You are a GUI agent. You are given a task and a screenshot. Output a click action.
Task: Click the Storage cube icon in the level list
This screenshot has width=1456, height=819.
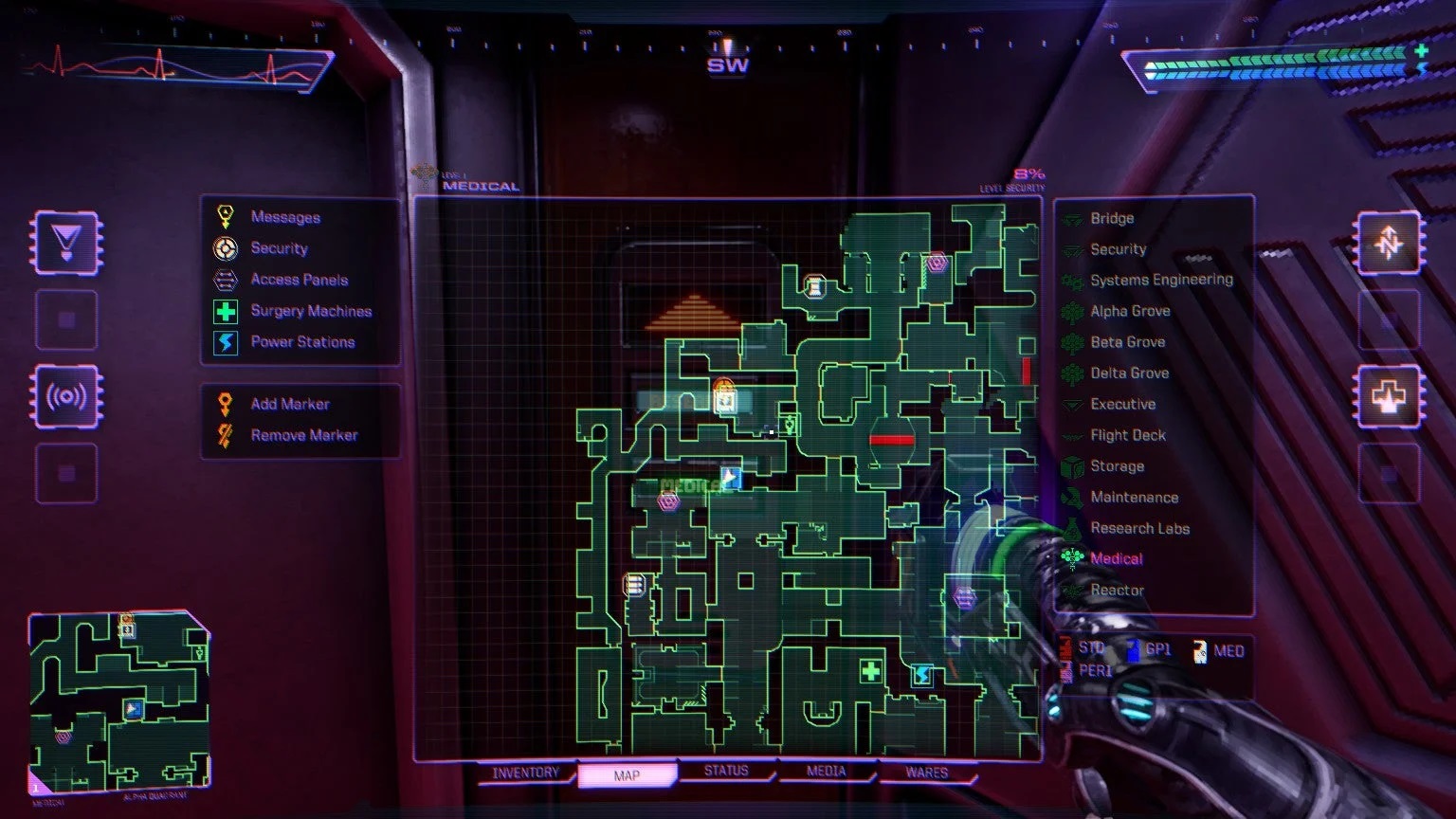coord(1074,465)
